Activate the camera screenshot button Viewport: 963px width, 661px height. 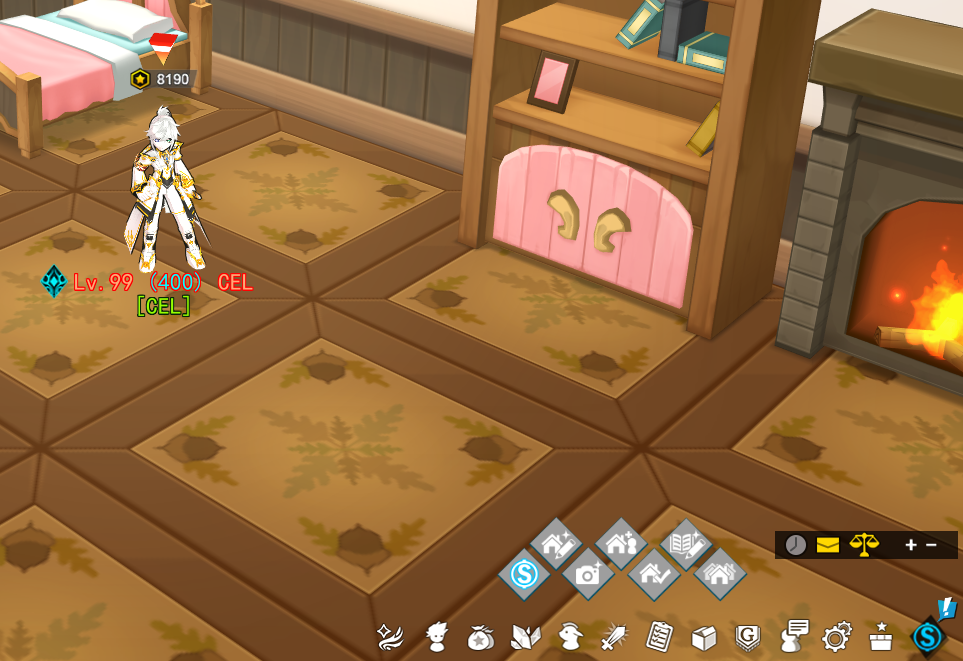click(x=588, y=574)
